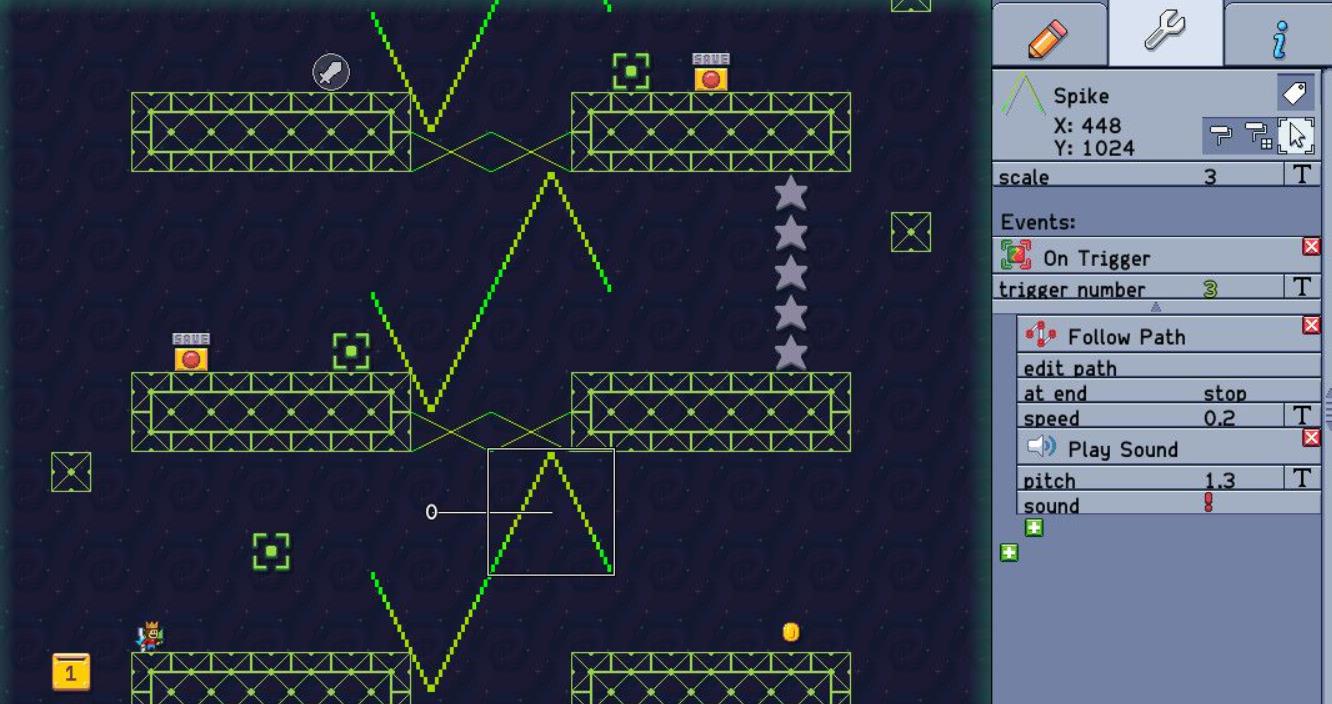The image size is (1332, 704).
Task: Open the wrench properties tab
Action: [x=1165, y=32]
